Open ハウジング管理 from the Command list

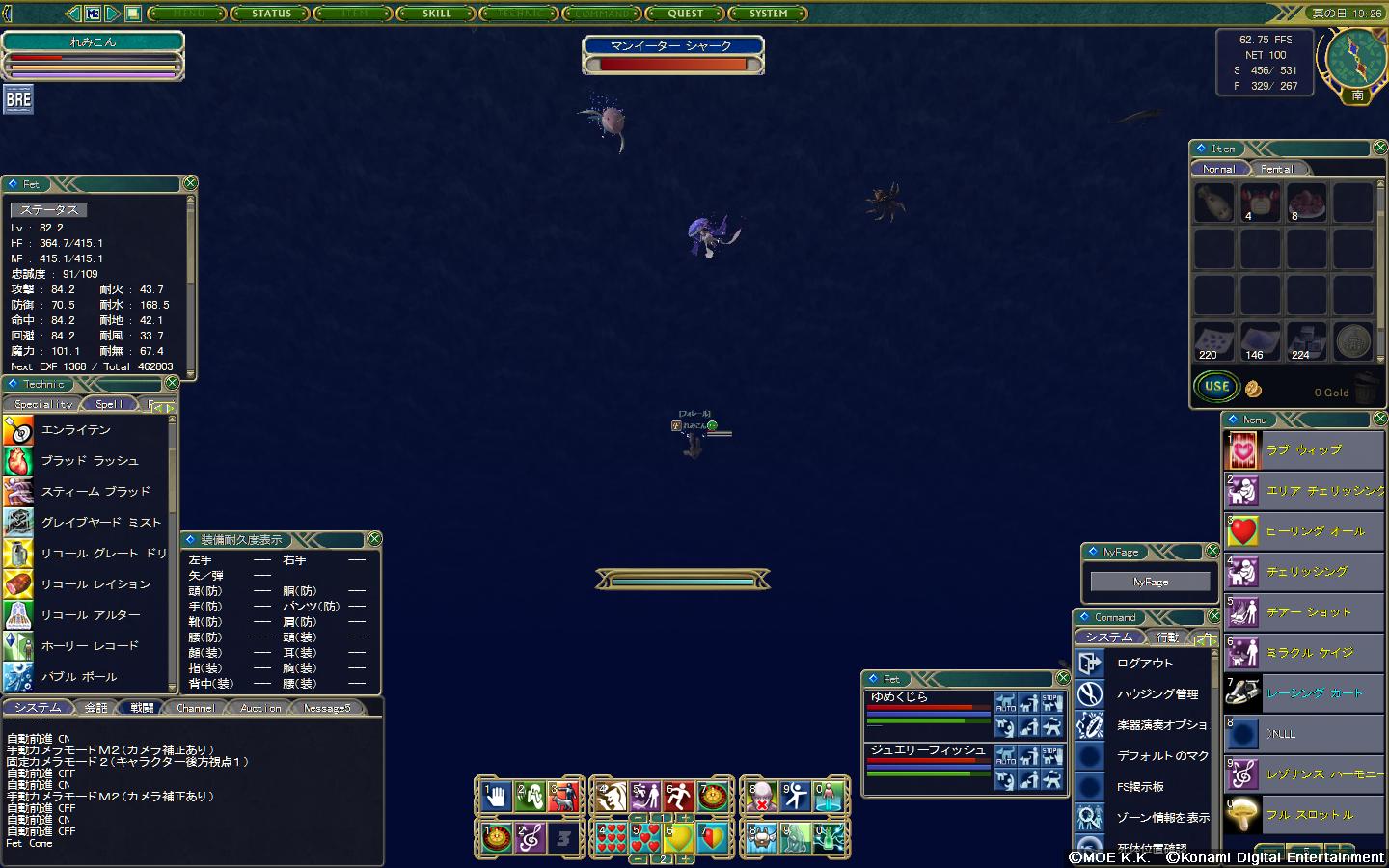tap(1157, 694)
